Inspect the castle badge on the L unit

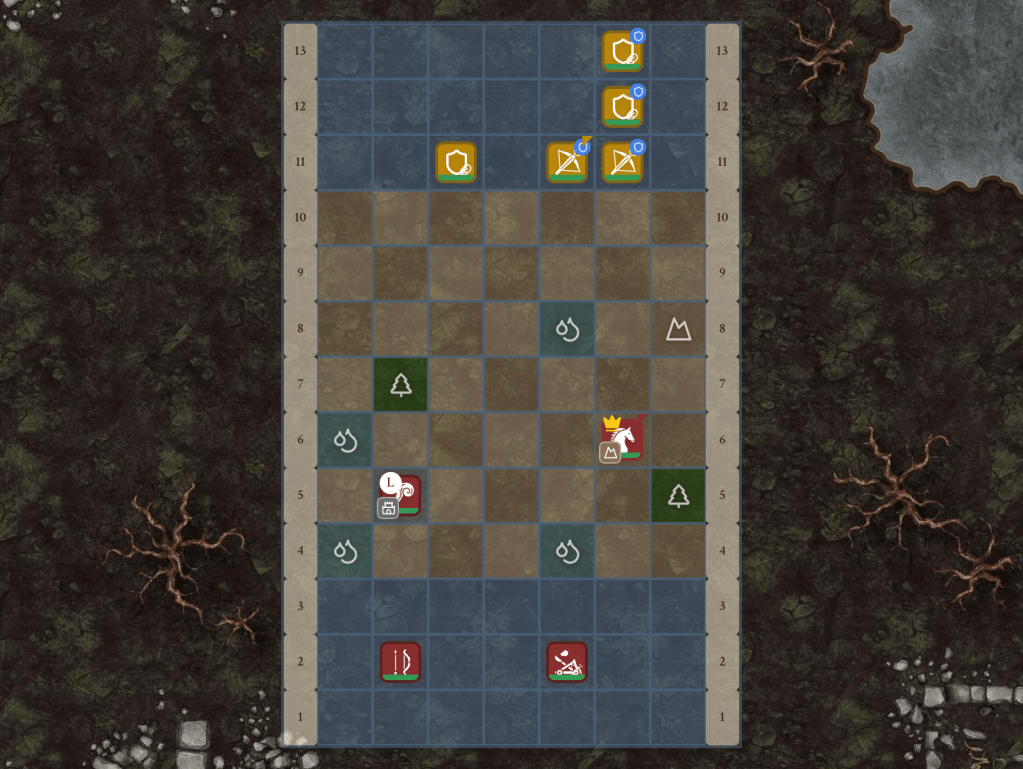(x=388, y=508)
